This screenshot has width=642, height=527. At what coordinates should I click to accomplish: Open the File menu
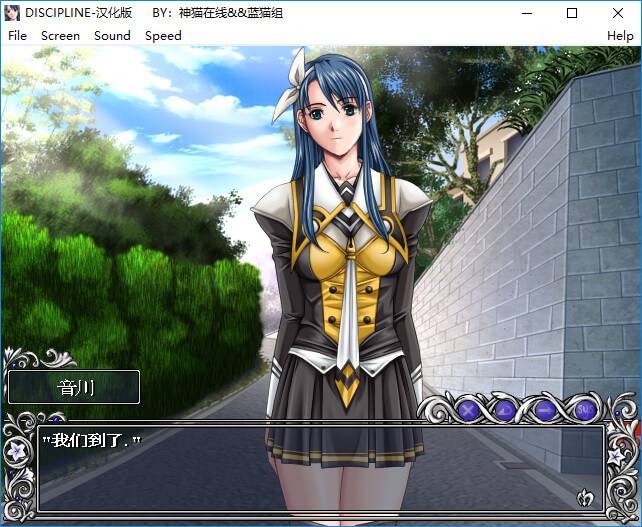(17, 35)
